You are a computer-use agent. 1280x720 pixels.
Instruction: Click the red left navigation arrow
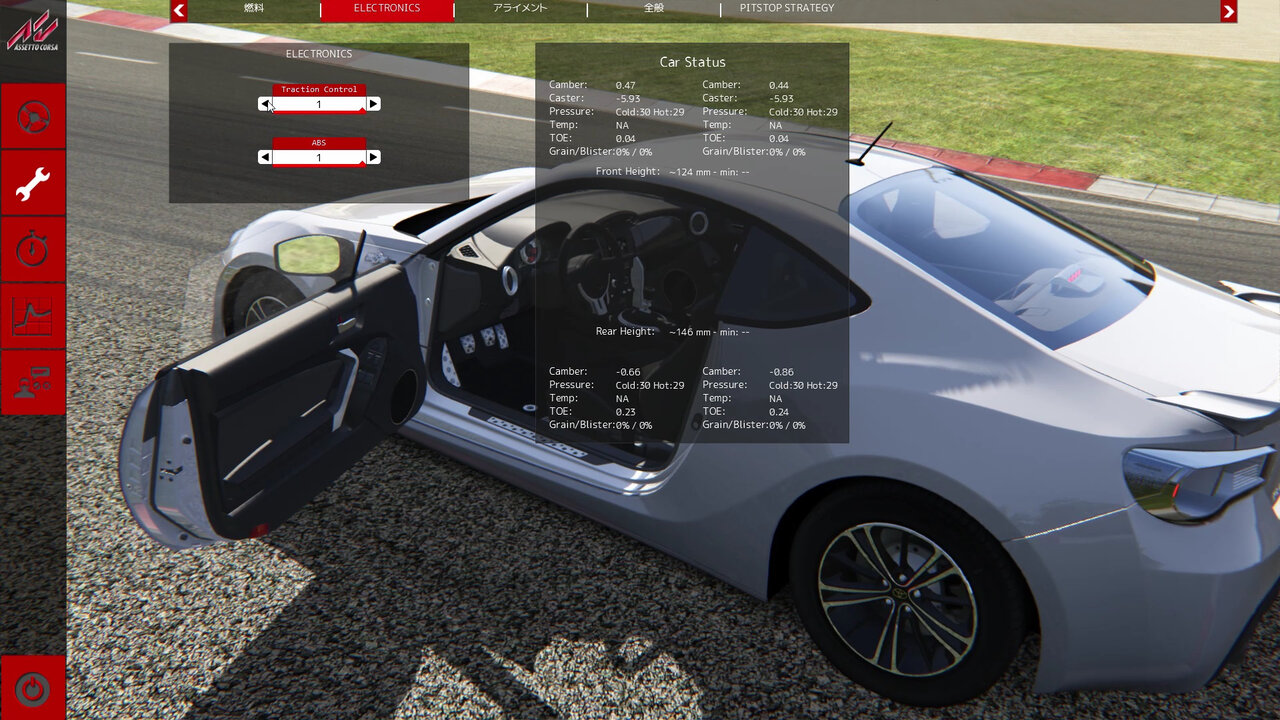(179, 11)
